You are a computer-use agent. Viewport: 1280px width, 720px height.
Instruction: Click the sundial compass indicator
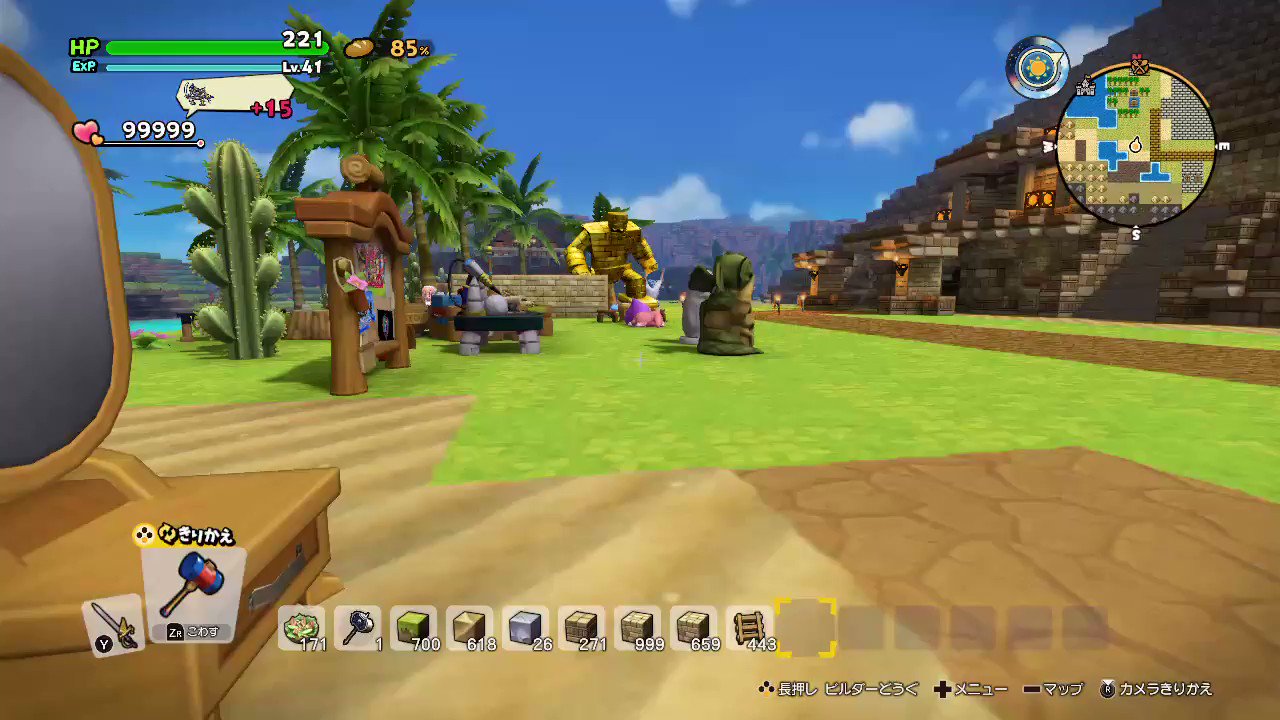(1037, 67)
